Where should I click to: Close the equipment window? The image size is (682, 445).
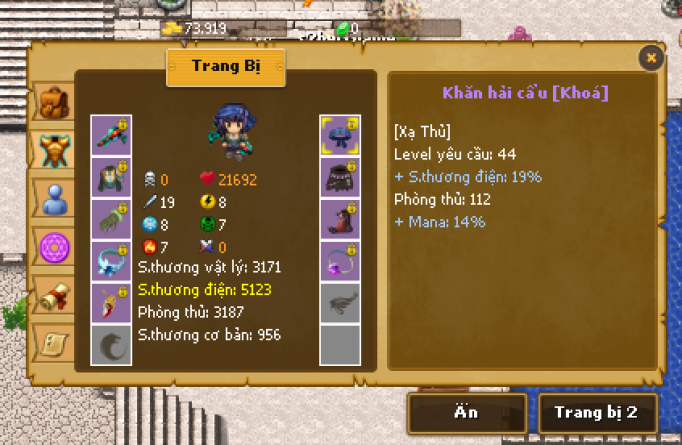(x=651, y=58)
